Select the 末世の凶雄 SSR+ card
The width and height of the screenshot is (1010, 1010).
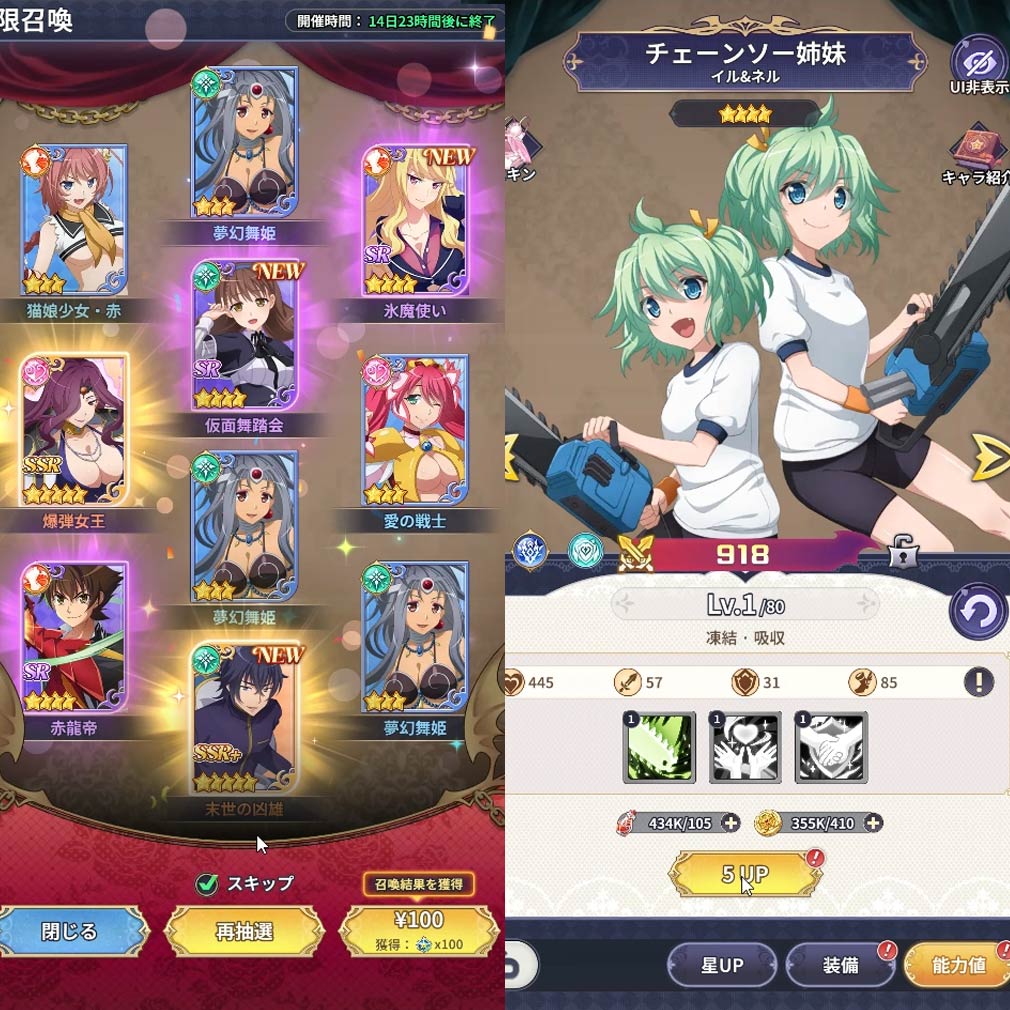tap(245, 718)
